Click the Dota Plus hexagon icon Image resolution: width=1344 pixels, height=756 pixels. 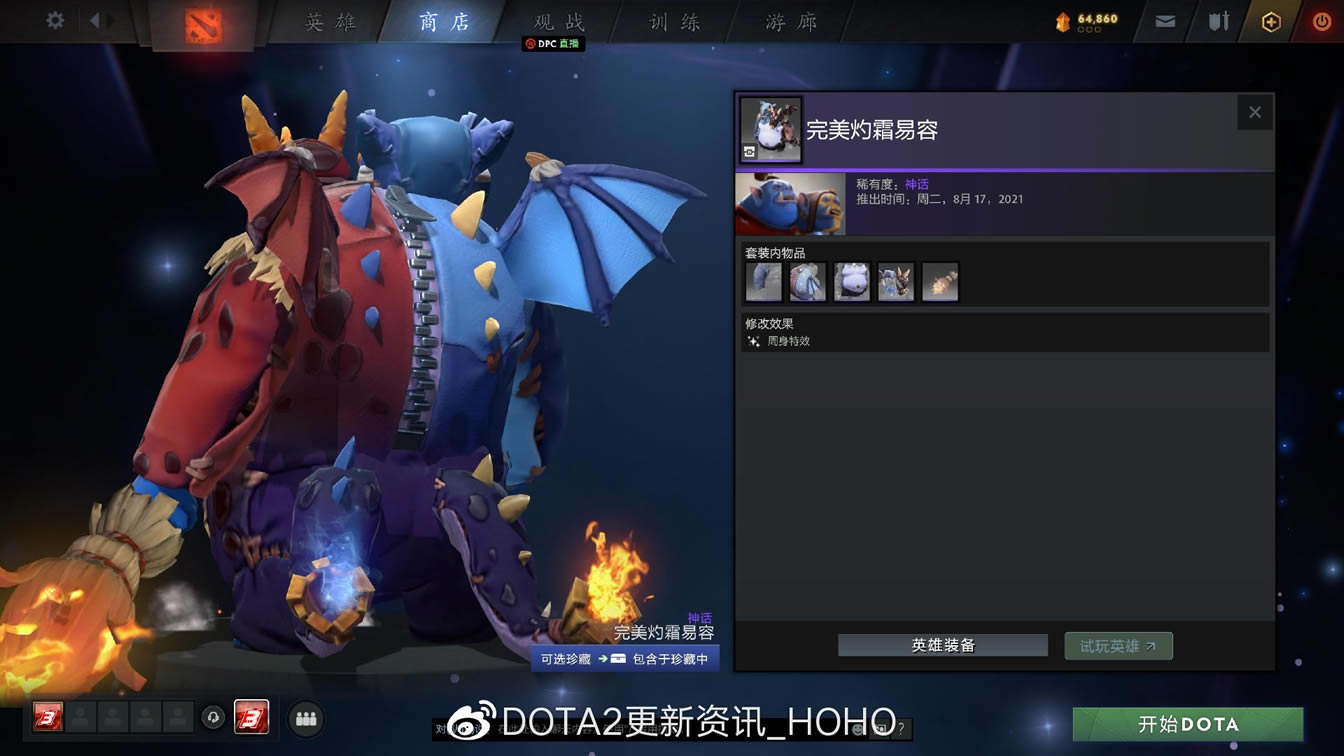1272,19
